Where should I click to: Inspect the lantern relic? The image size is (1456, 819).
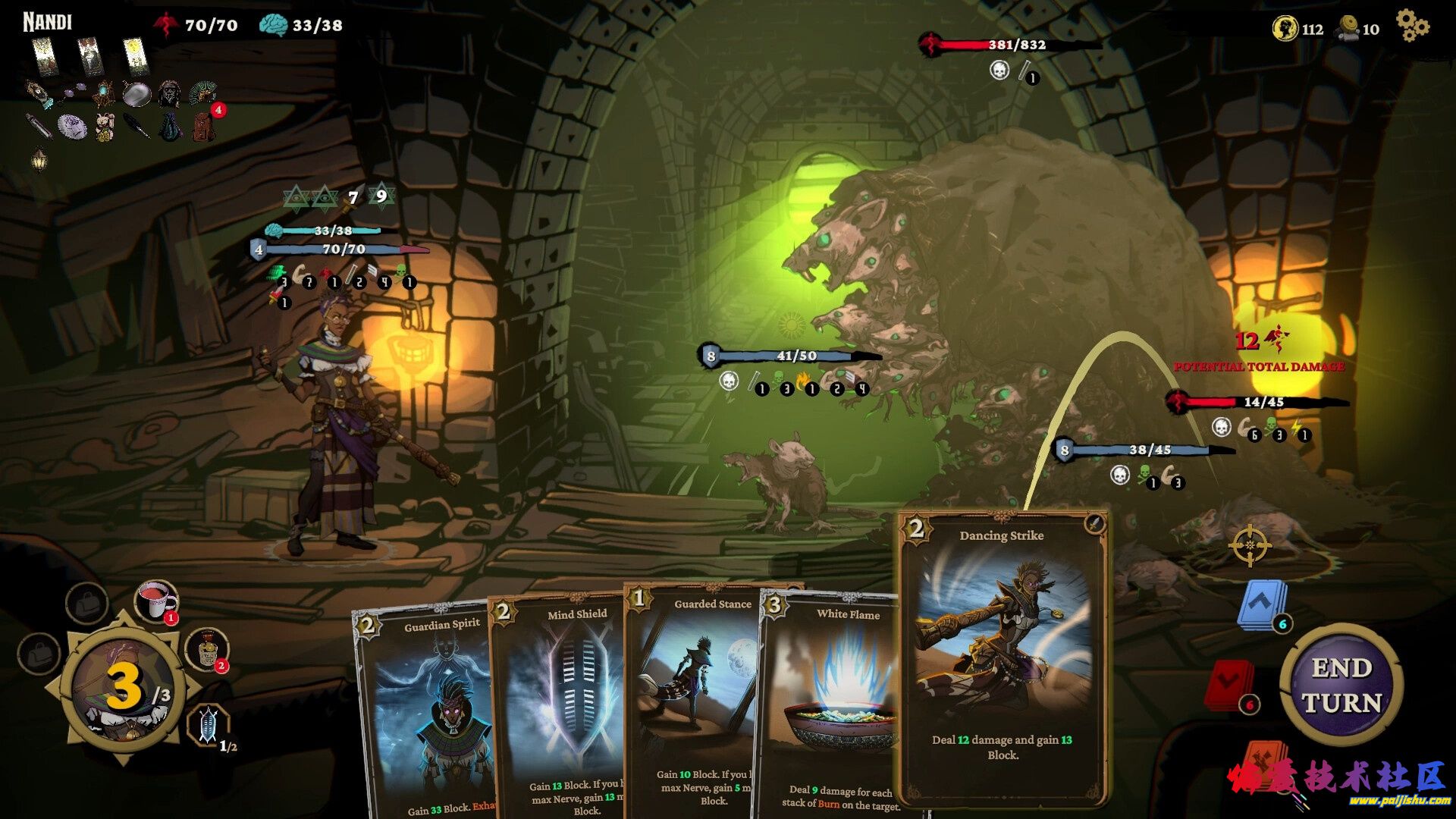(39, 160)
